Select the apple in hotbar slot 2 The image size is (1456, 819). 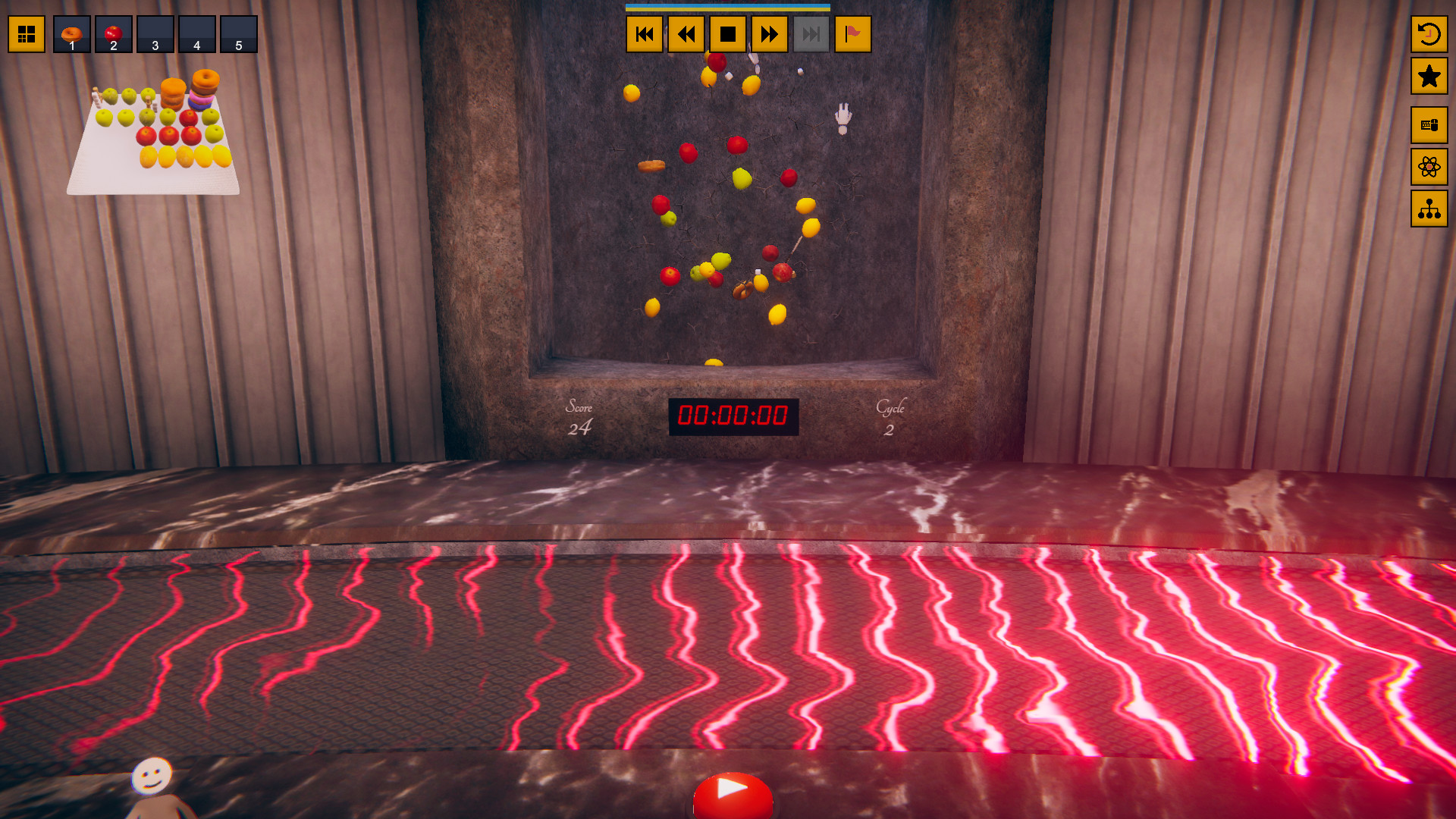click(112, 34)
